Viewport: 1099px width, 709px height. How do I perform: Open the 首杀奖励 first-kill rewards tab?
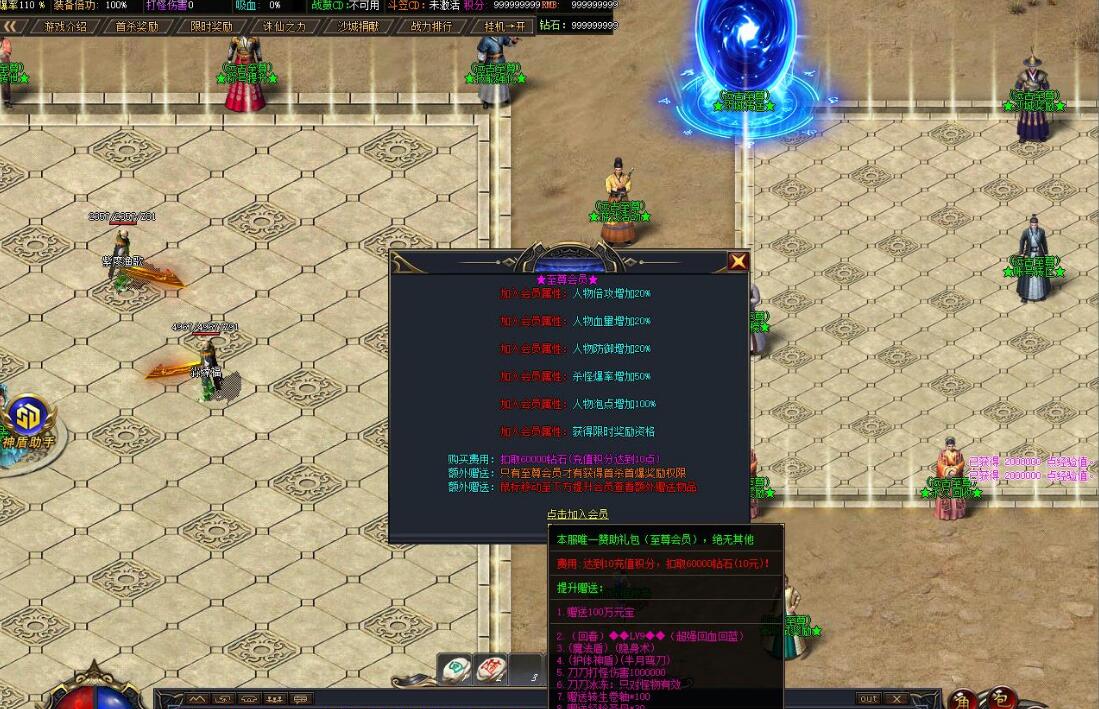(137, 27)
